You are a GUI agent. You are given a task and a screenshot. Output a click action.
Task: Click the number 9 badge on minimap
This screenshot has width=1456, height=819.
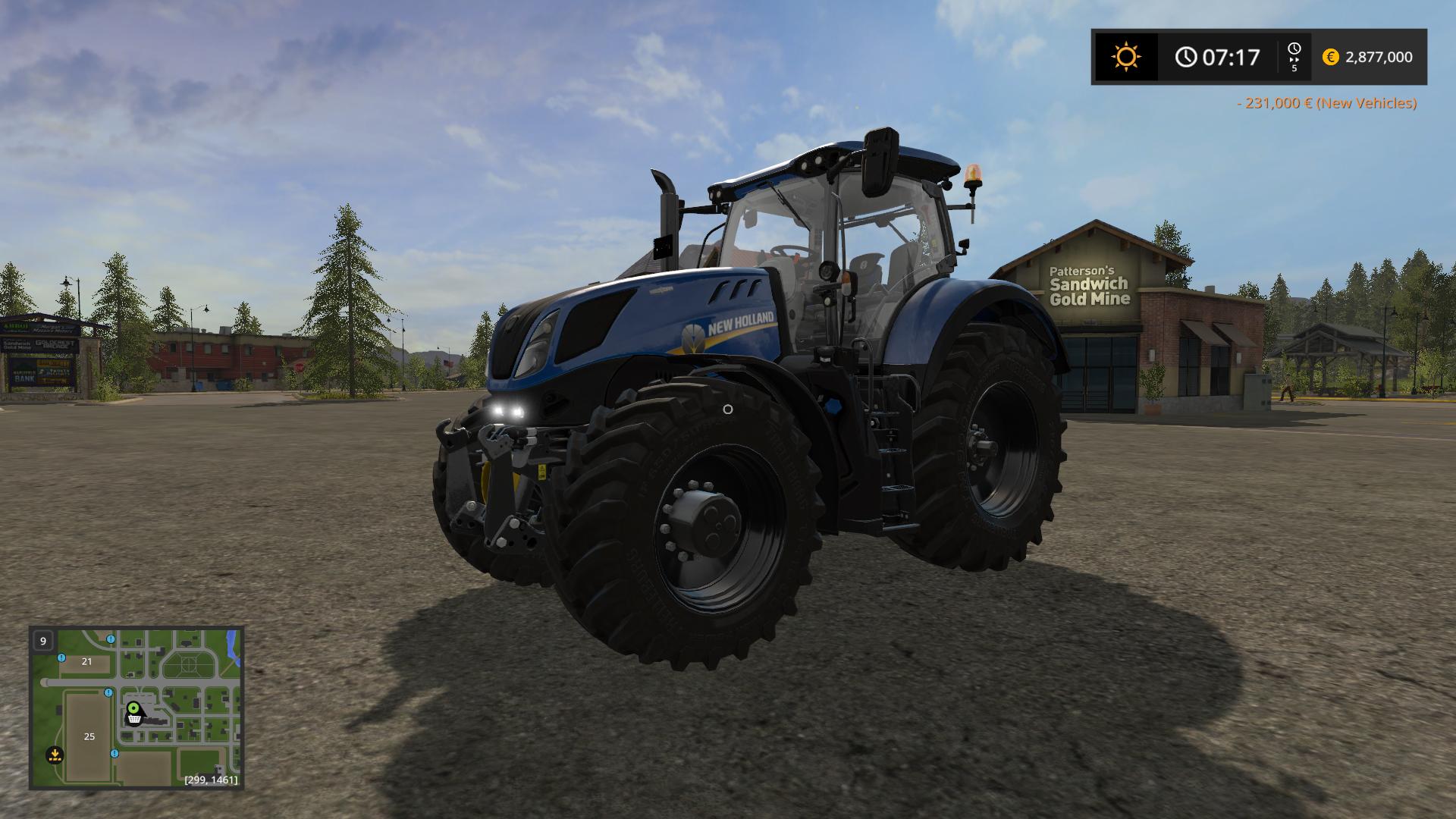(x=43, y=641)
